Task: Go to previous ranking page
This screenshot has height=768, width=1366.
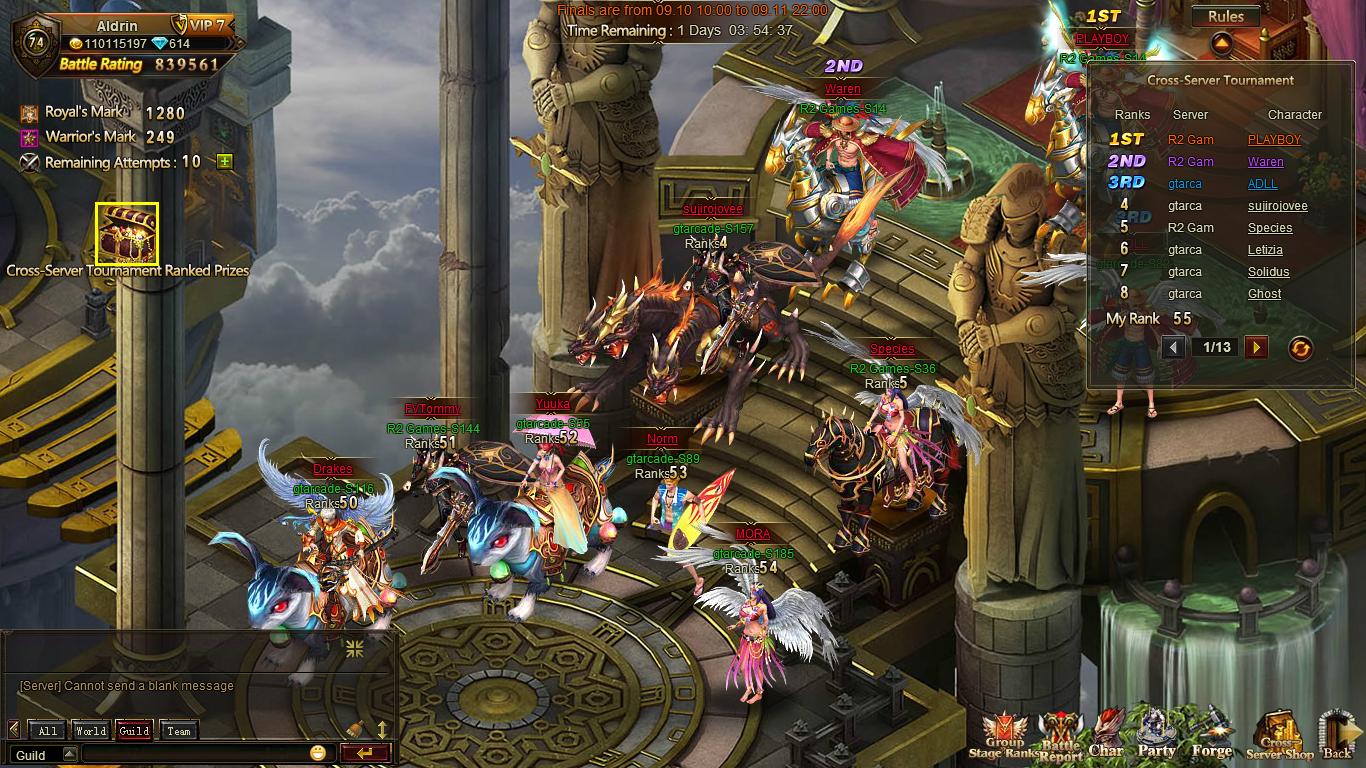Action: click(x=1174, y=347)
